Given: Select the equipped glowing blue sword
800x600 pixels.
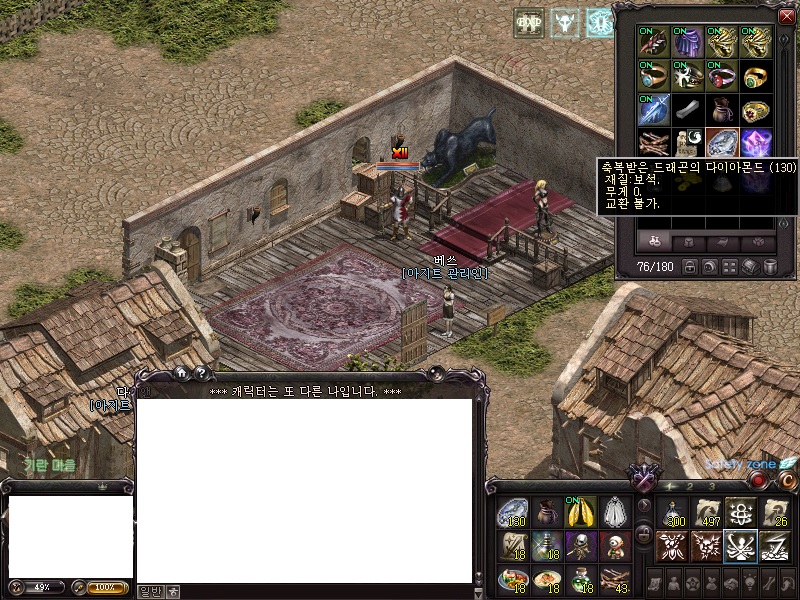Looking at the screenshot, I should click(654, 108).
